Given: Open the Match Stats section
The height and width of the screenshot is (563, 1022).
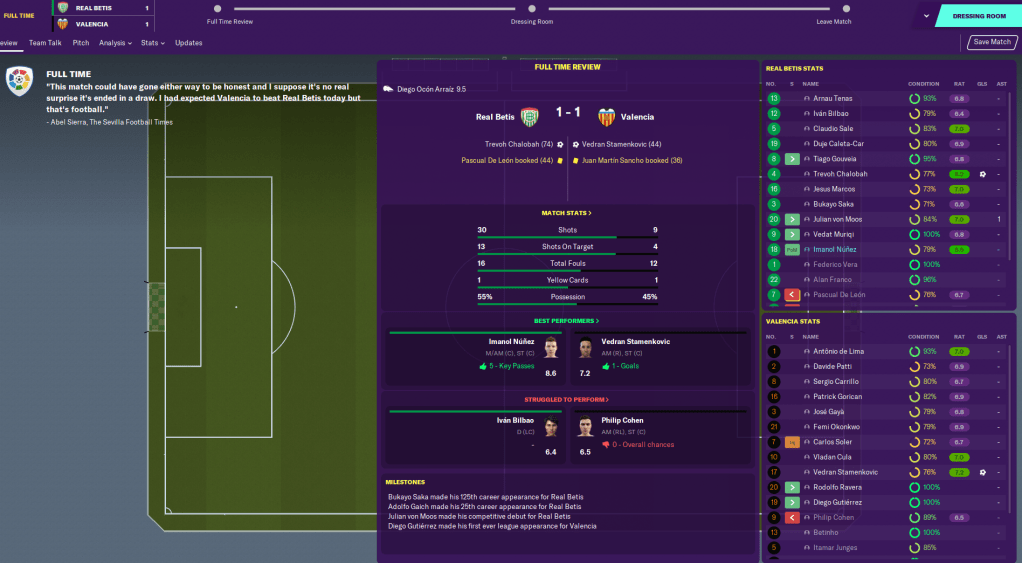Looking at the screenshot, I should [x=566, y=213].
